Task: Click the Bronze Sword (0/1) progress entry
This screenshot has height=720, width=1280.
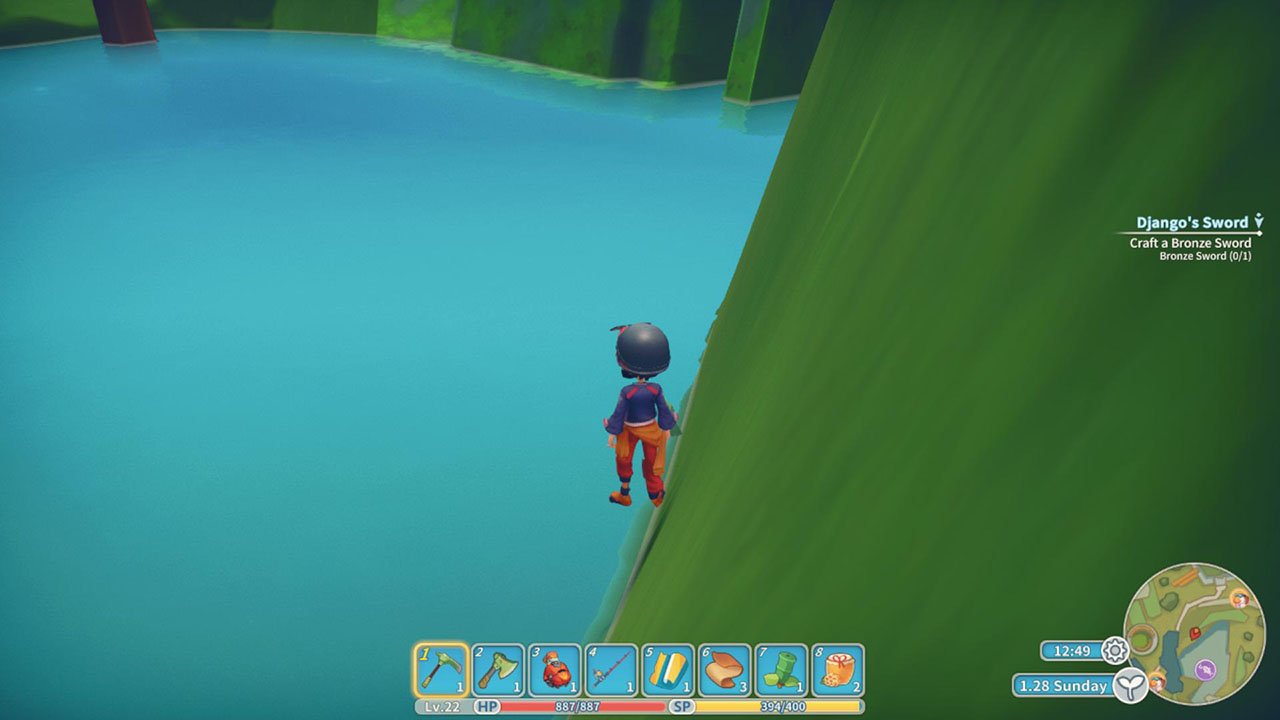Action: 1205,256
